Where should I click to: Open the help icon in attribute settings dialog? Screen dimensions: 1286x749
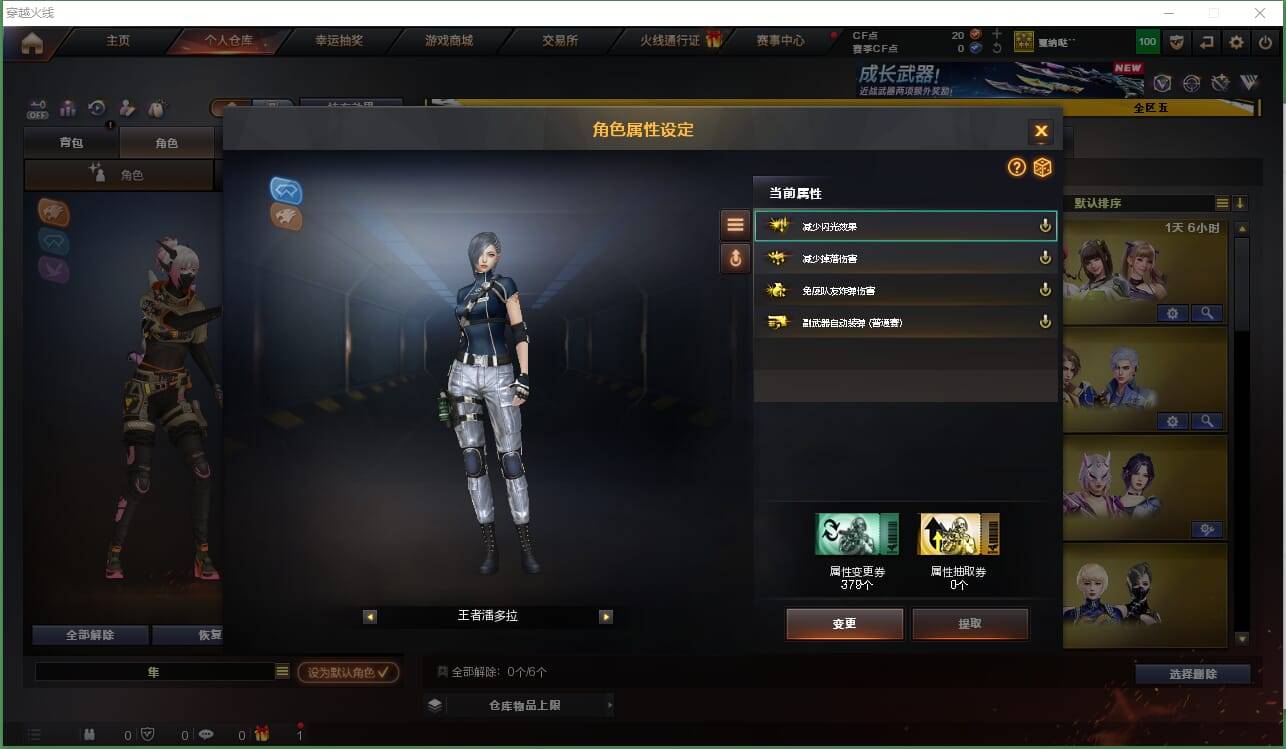pyautogui.click(x=1017, y=168)
